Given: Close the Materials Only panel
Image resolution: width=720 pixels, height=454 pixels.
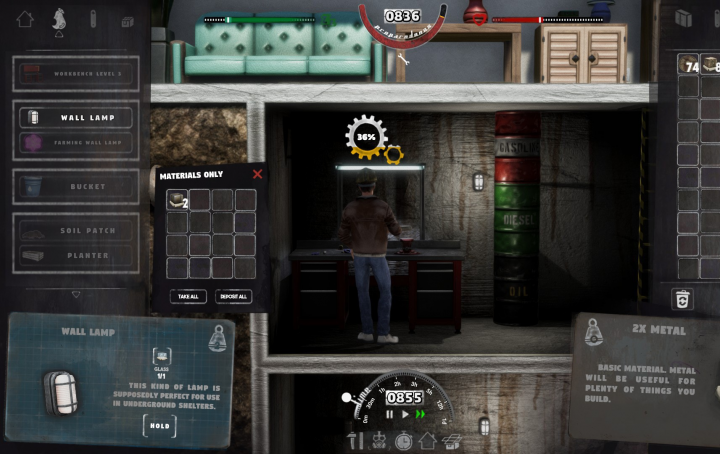Looking at the screenshot, I should coord(257,174).
